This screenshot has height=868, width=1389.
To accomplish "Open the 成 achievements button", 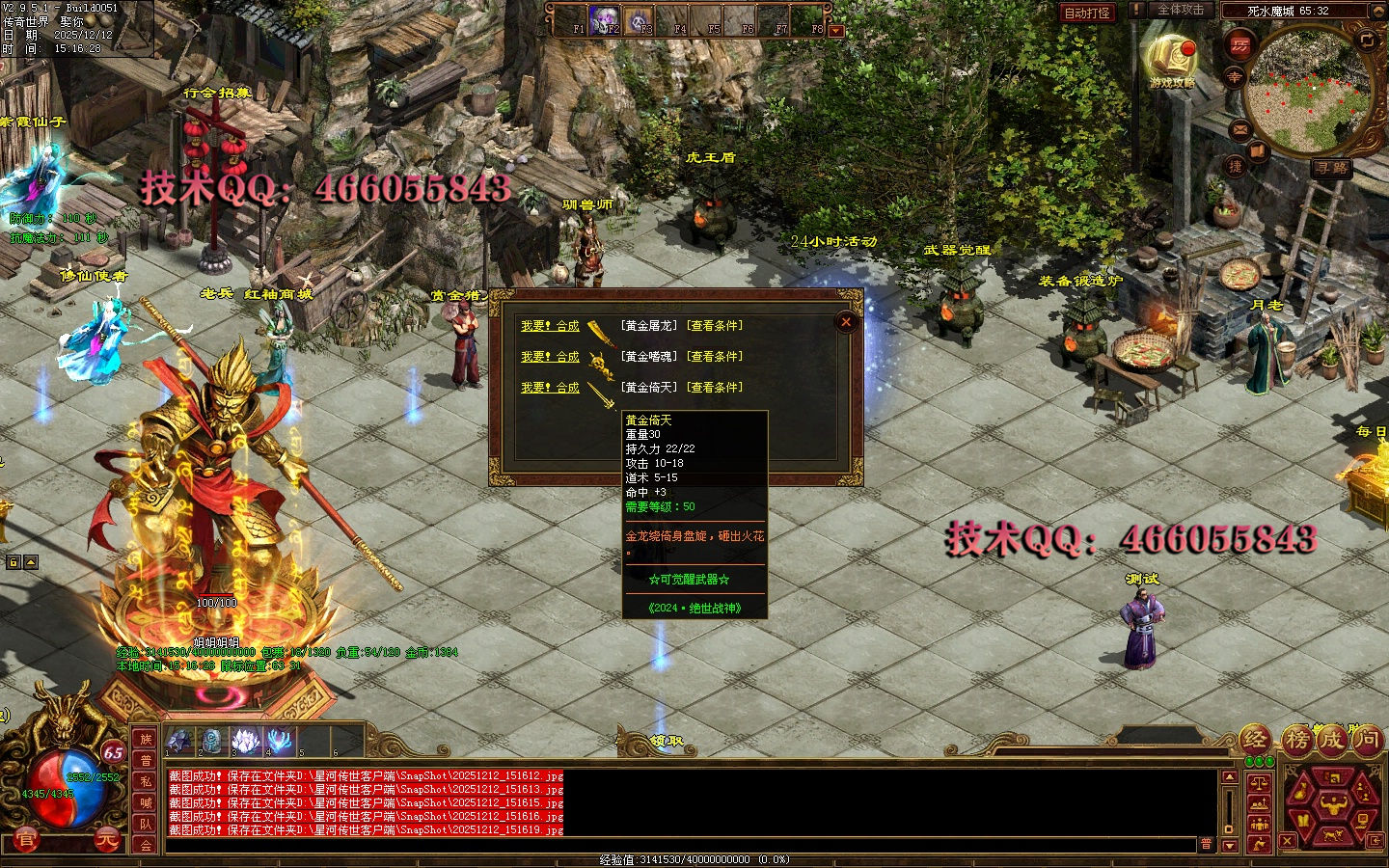I will 1331,740.
